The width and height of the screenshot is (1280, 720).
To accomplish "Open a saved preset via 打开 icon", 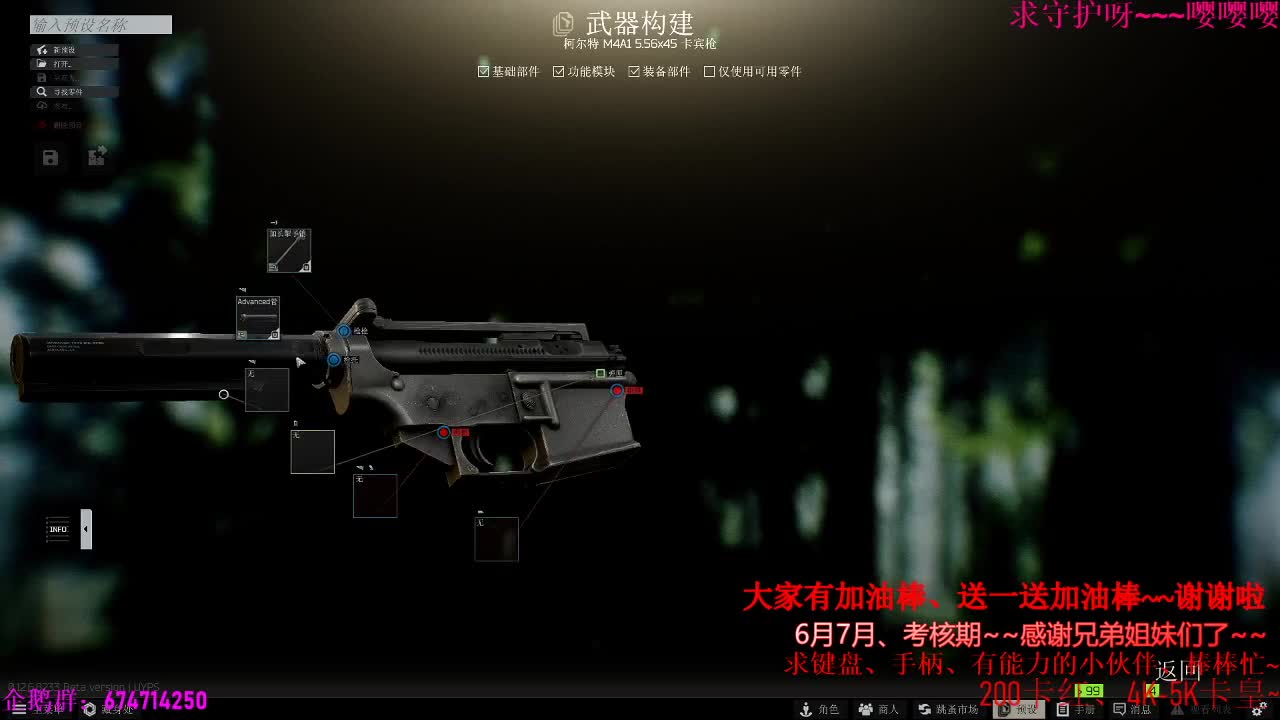I will click(42, 64).
